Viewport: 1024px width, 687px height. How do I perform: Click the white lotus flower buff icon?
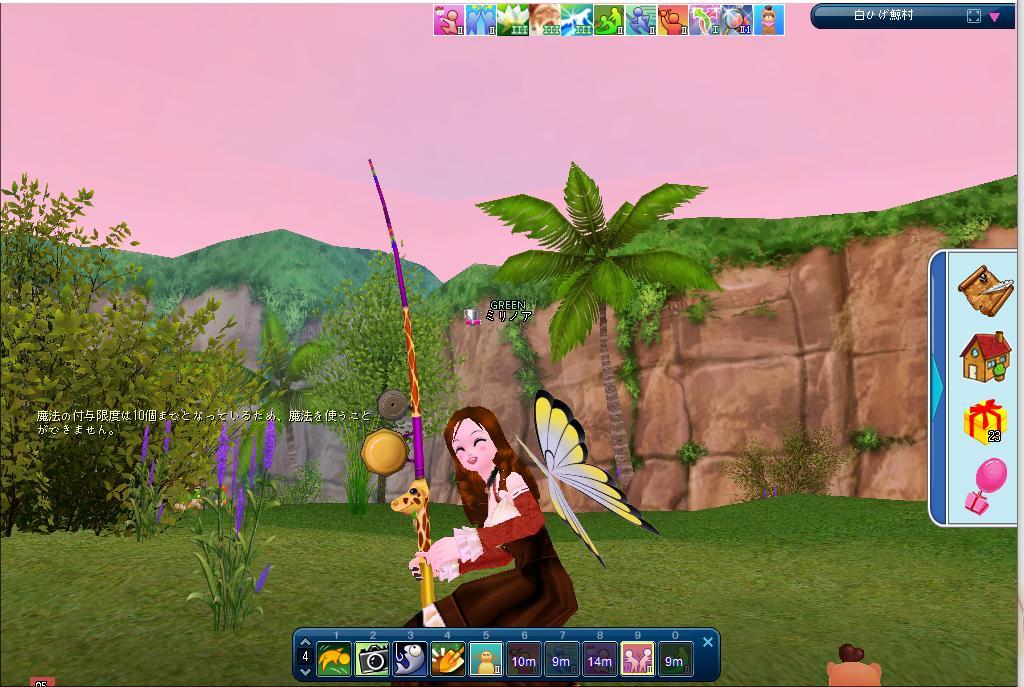(513, 20)
